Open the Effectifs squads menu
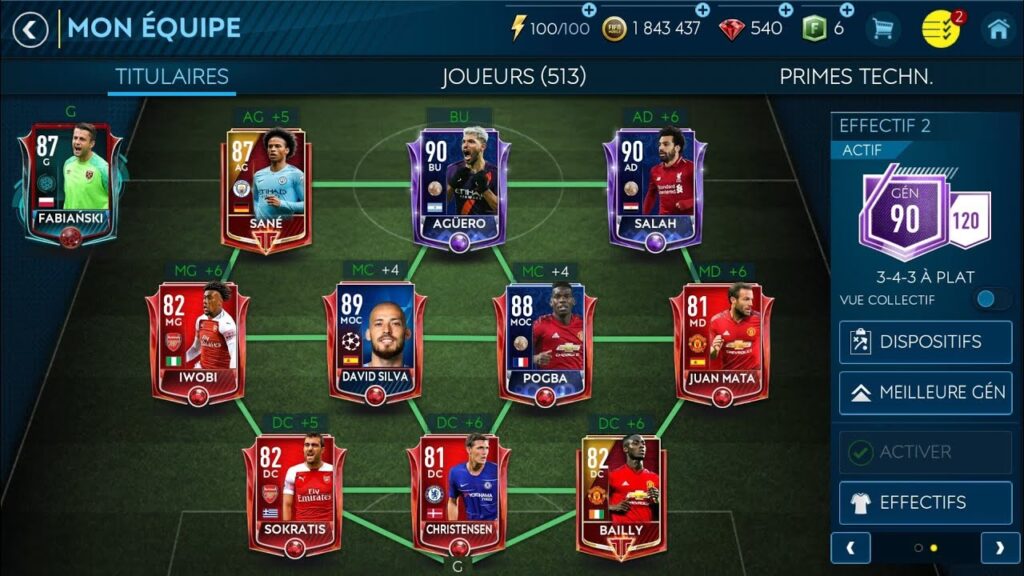The height and width of the screenshot is (576, 1024). [x=925, y=502]
